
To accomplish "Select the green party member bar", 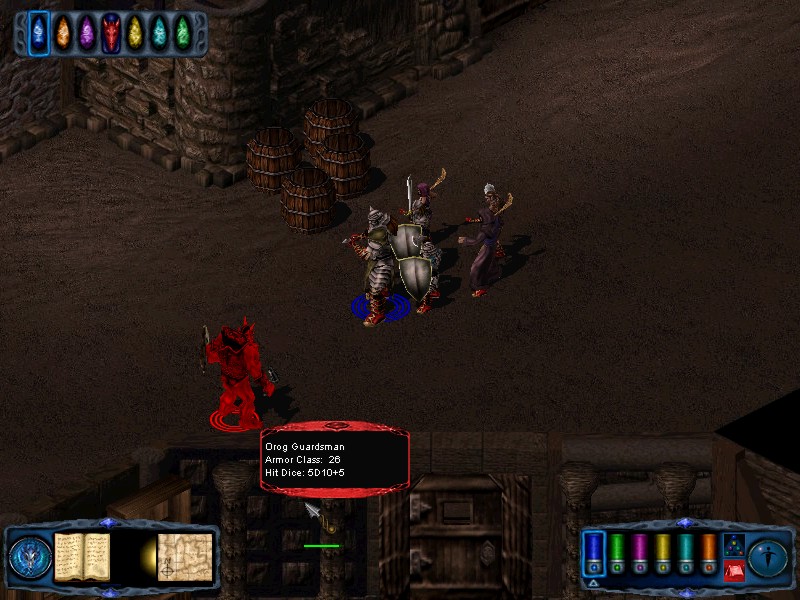I will tap(617, 552).
